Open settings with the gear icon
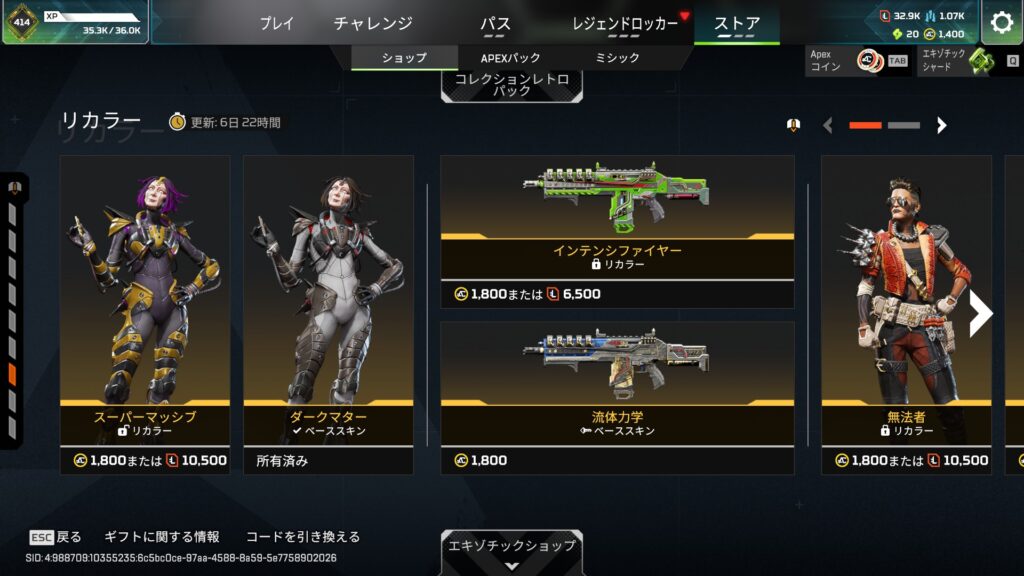1024x576 pixels. [x=1001, y=22]
